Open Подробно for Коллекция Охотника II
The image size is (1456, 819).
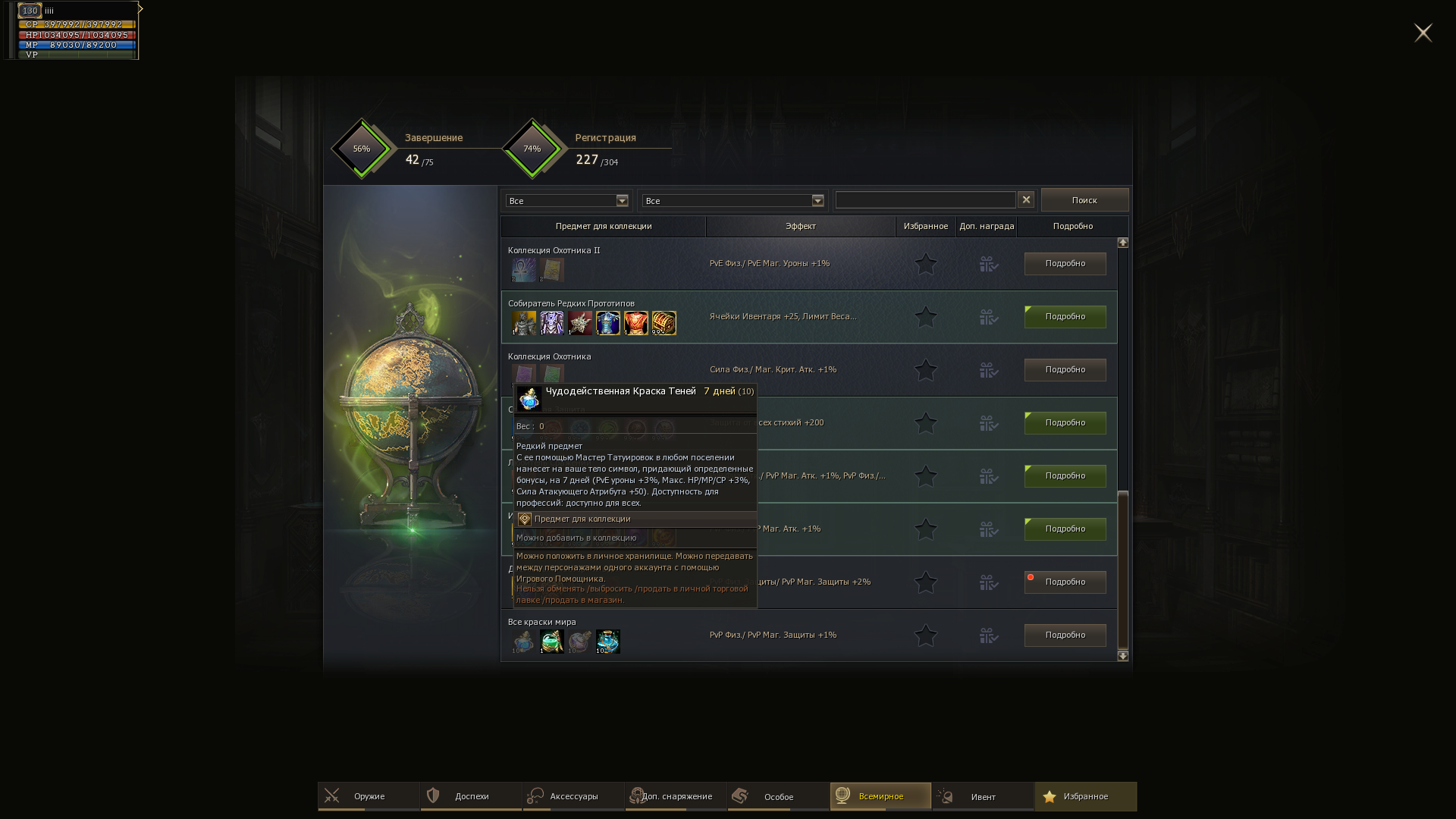point(1065,264)
